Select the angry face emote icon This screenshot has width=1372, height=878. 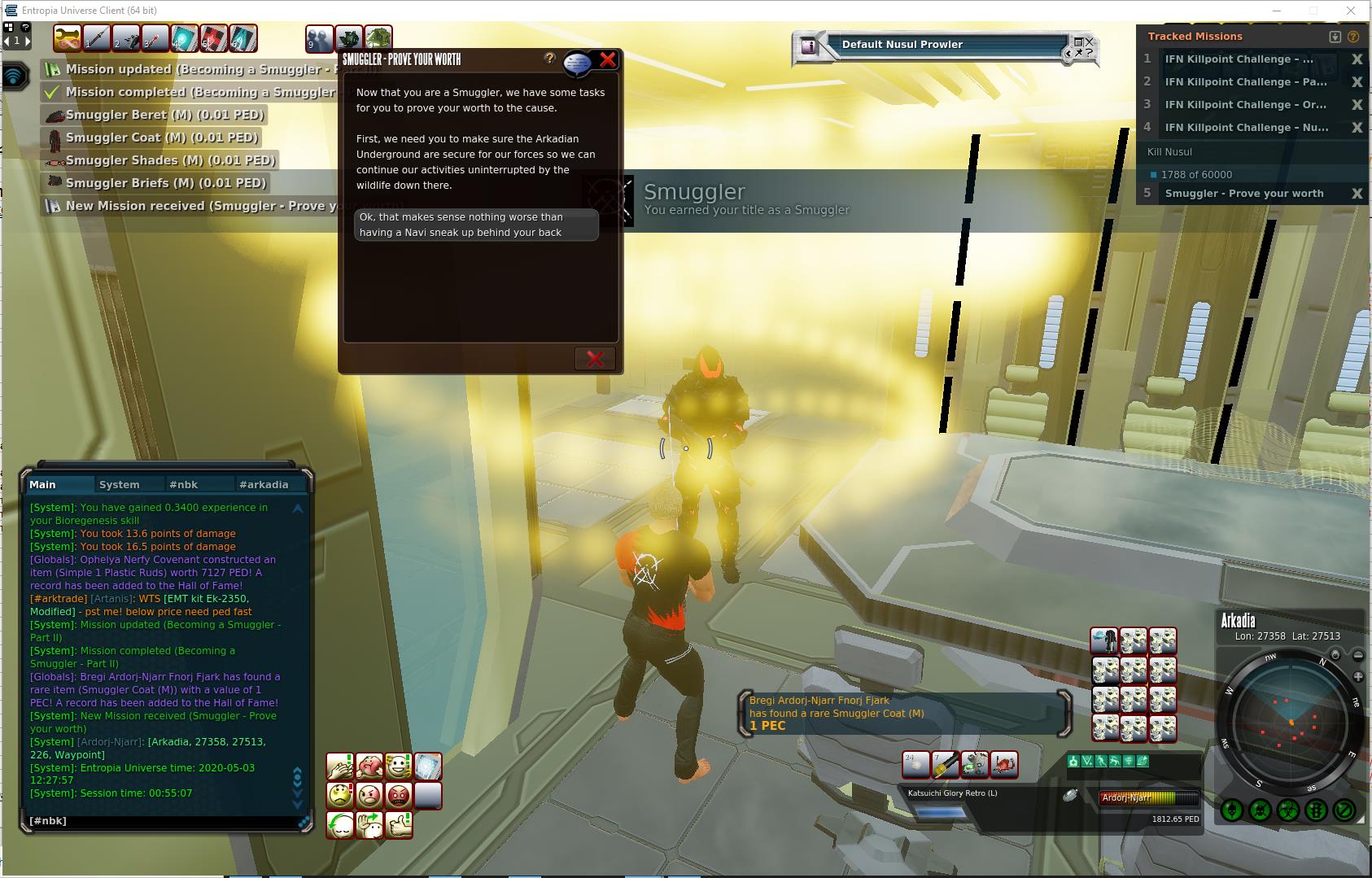369,794
